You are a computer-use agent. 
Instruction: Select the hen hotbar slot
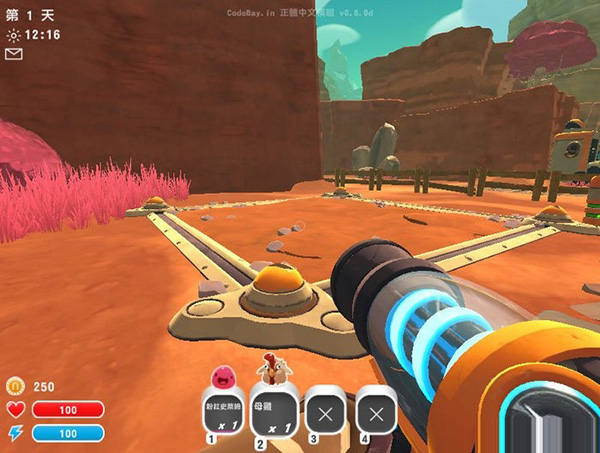pos(272,410)
